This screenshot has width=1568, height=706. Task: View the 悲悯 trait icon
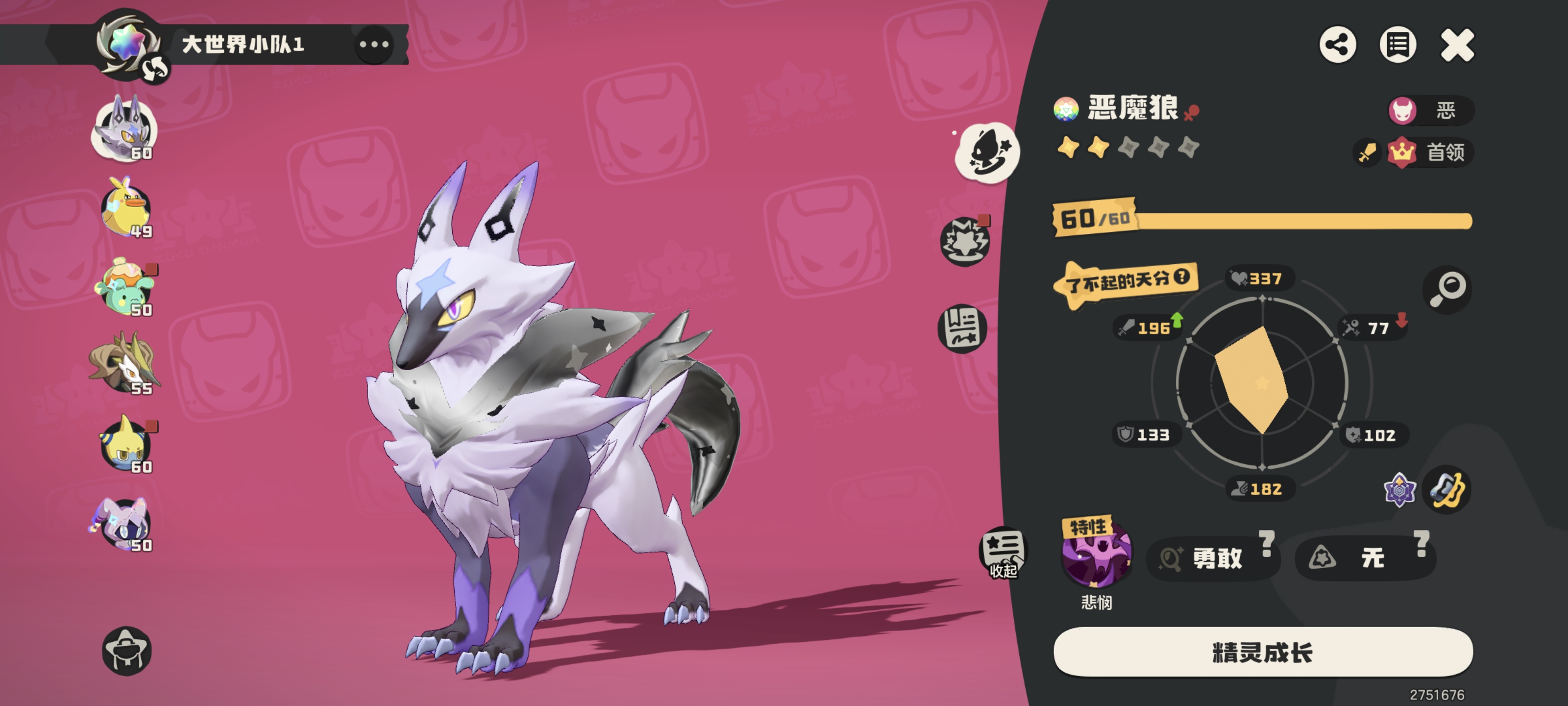1096,555
